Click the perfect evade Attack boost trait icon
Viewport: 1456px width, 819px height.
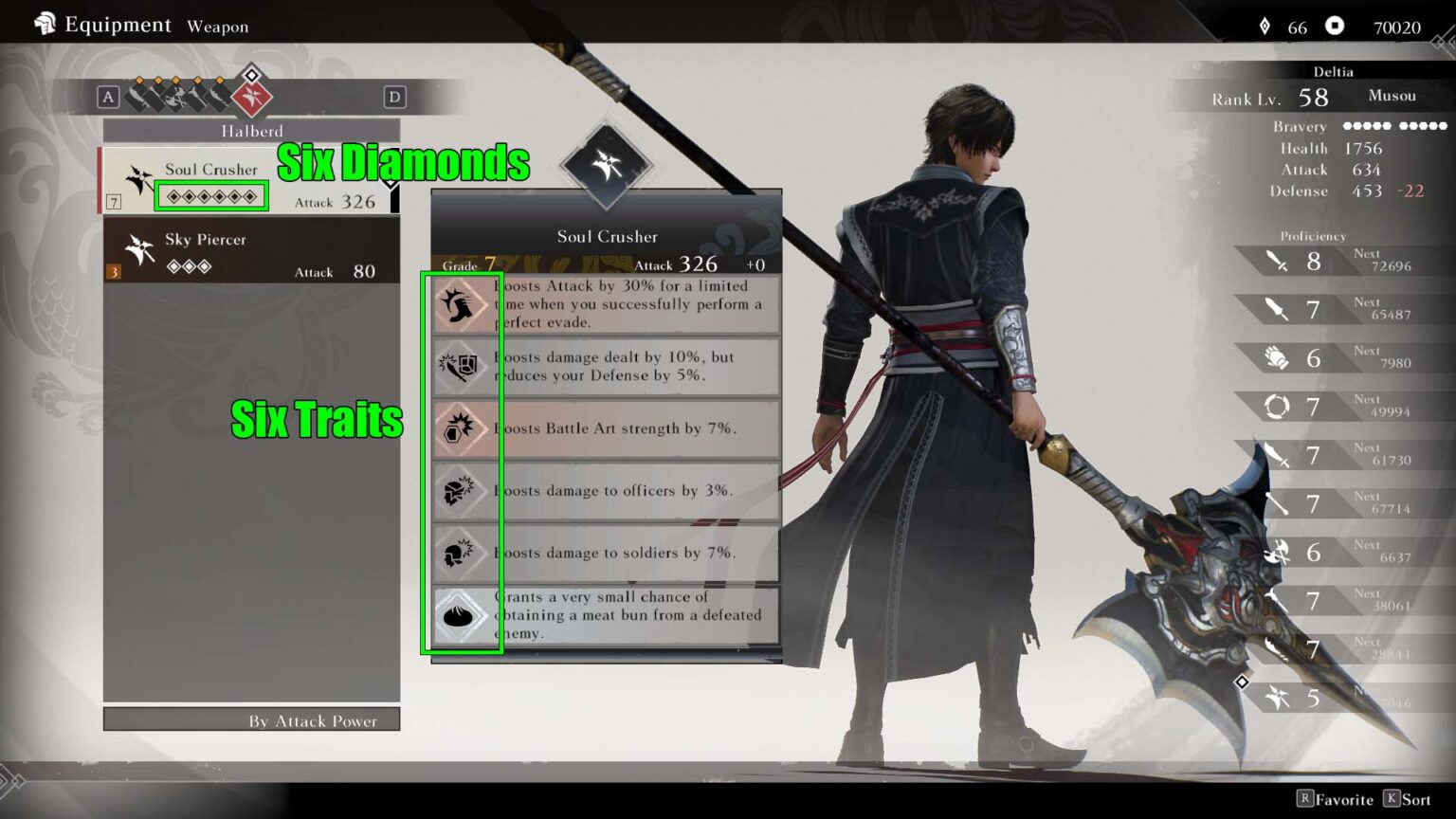pyautogui.click(x=462, y=305)
